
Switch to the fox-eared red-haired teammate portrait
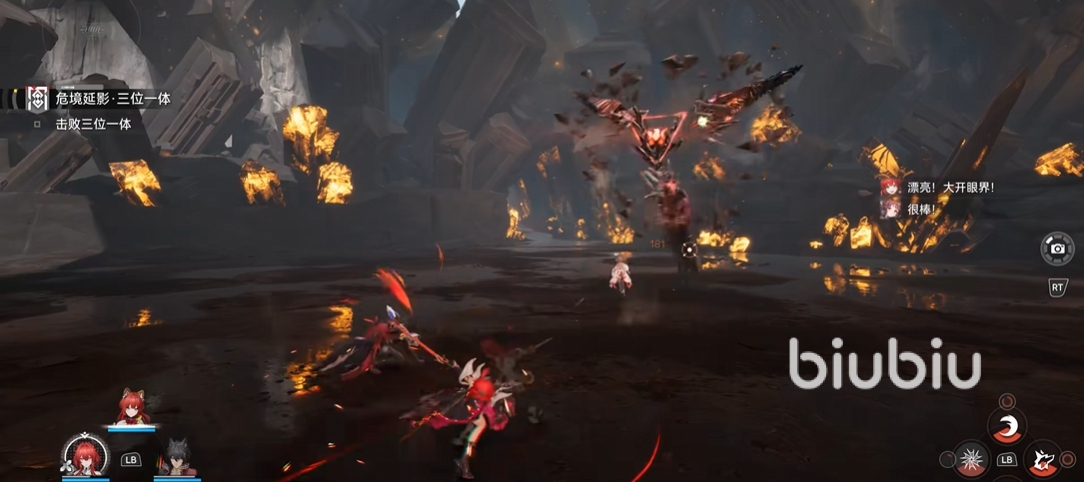pyautogui.click(x=131, y=408)
